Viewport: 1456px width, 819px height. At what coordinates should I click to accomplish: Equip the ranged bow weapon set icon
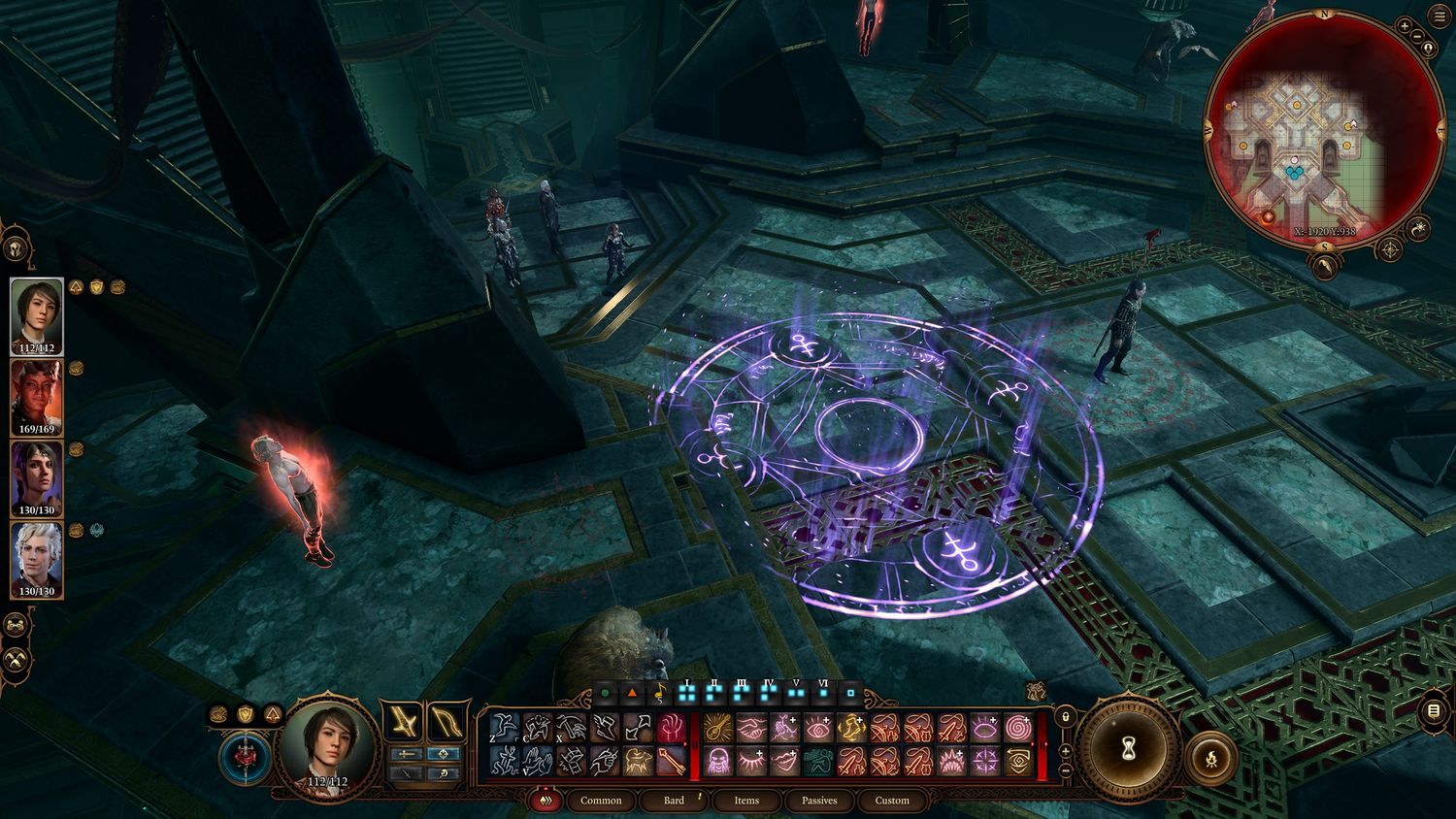(447, 723)
